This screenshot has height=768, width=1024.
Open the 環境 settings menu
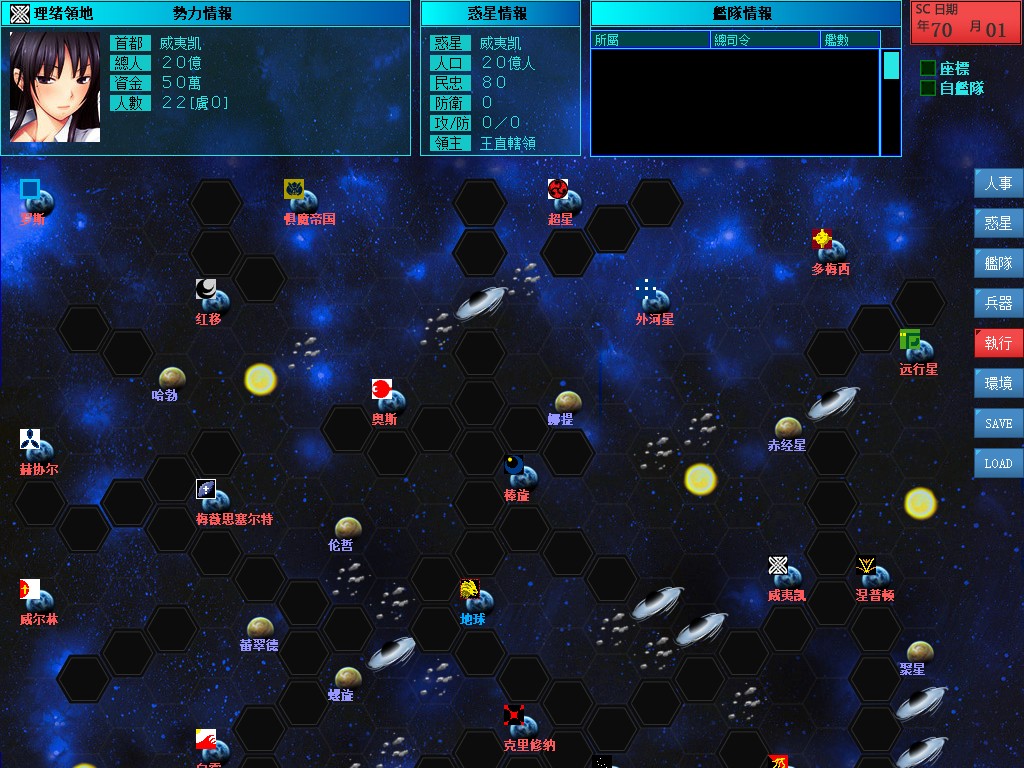click(998, 383)
